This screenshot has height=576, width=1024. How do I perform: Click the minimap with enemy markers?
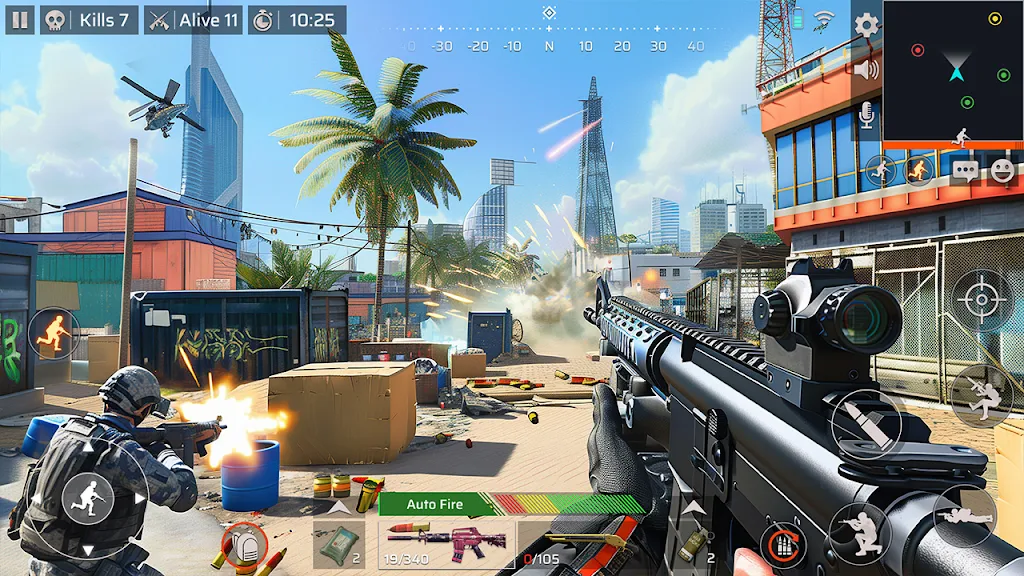pyautogui.click(x=953, y=72)
